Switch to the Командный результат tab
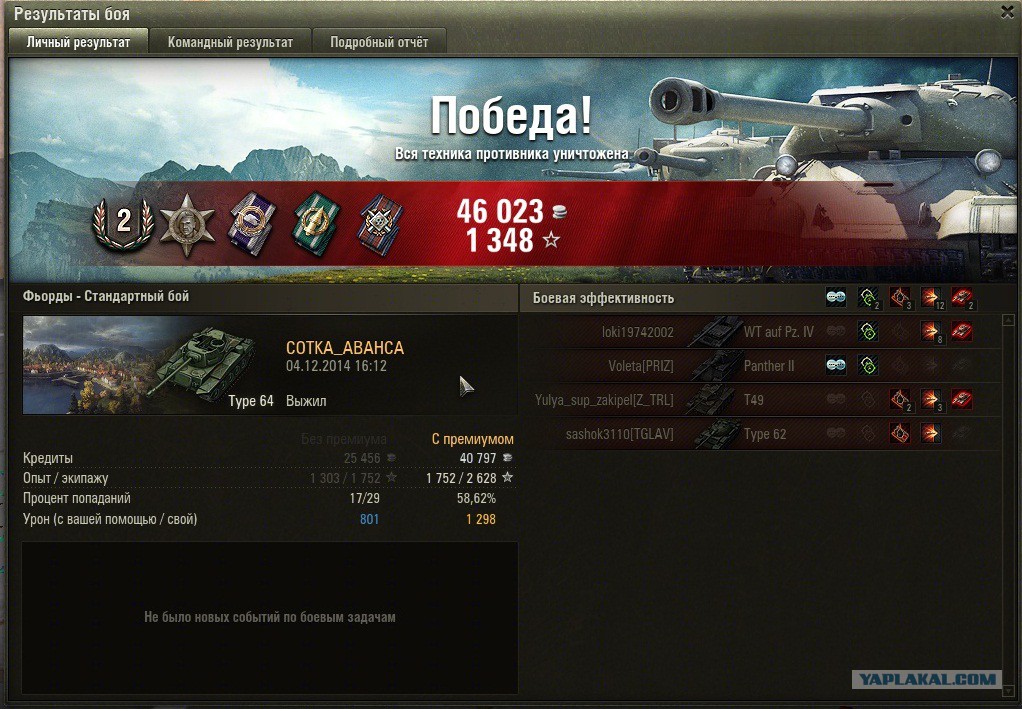 point(230,42)
